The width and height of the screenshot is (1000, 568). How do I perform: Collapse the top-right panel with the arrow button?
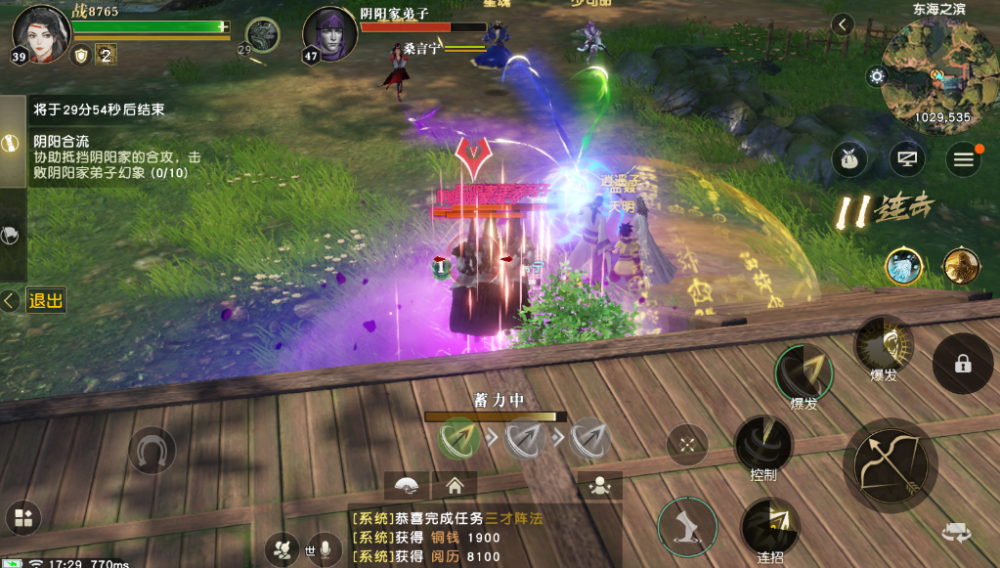coord(843,24)
